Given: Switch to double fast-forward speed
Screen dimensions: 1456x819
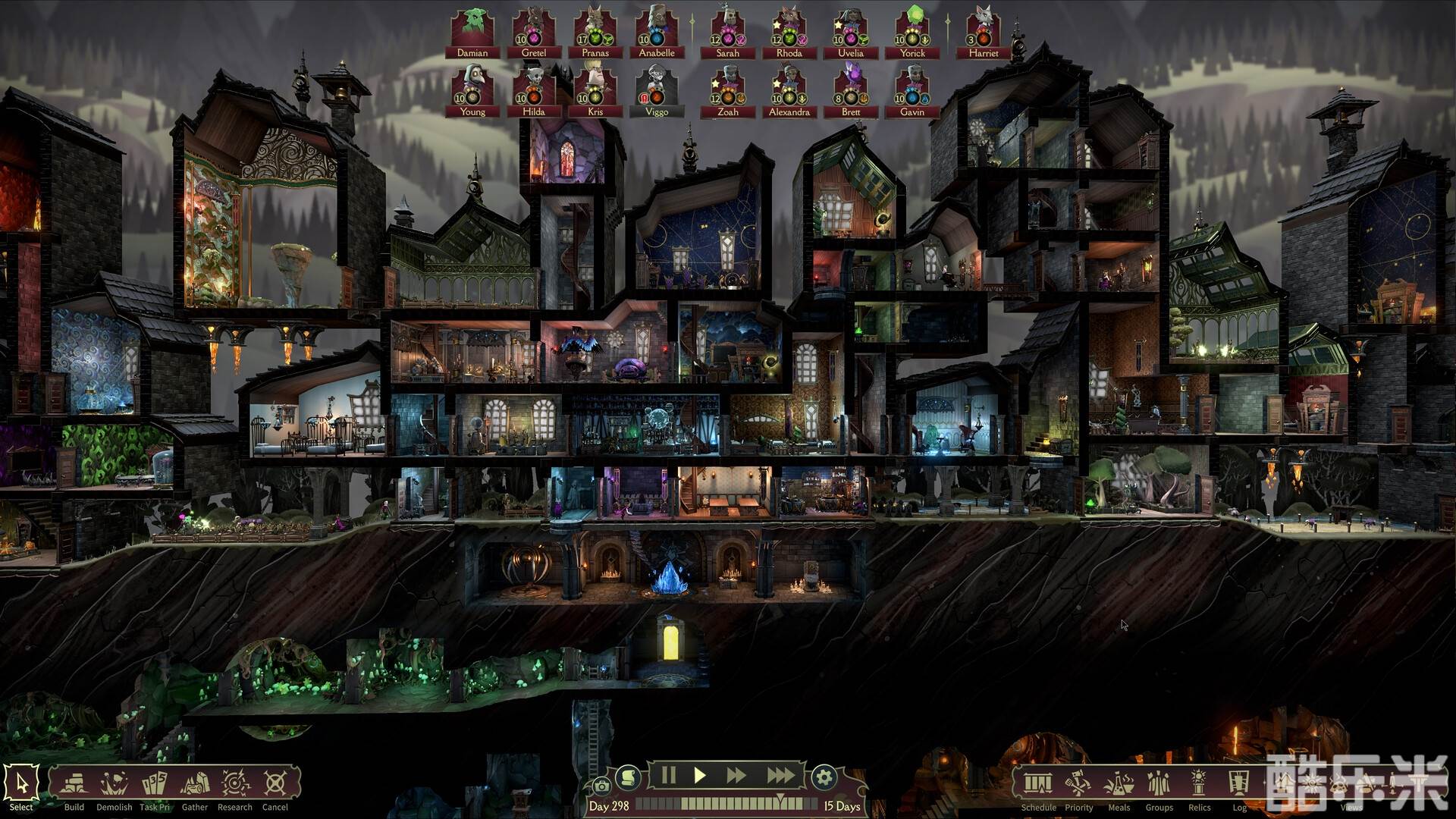Looking at the screenshot, I should [736, 775].
